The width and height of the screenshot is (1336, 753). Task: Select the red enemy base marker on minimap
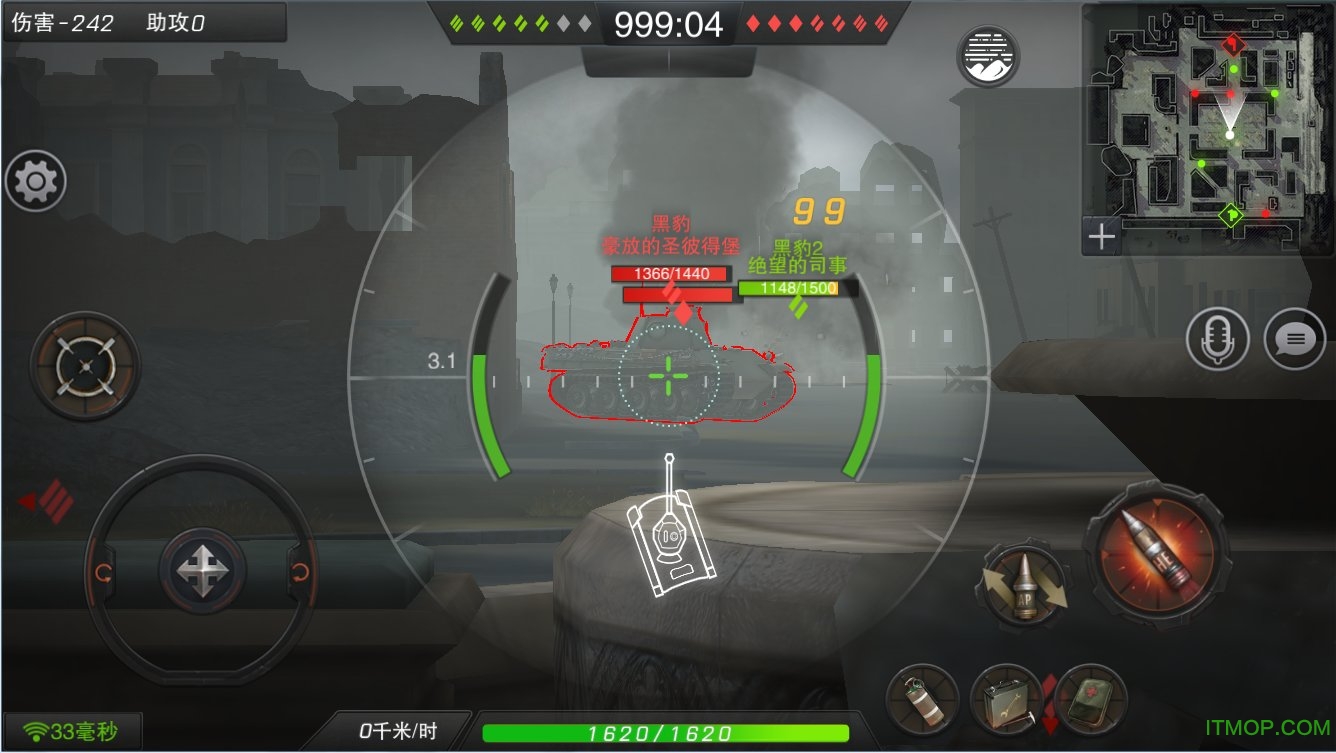click(x=1233, y=44)
